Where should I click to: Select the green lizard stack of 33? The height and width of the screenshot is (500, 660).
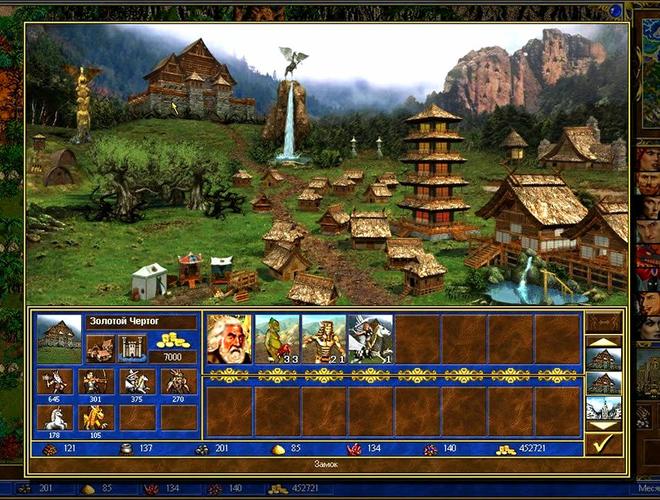[277, 339]
